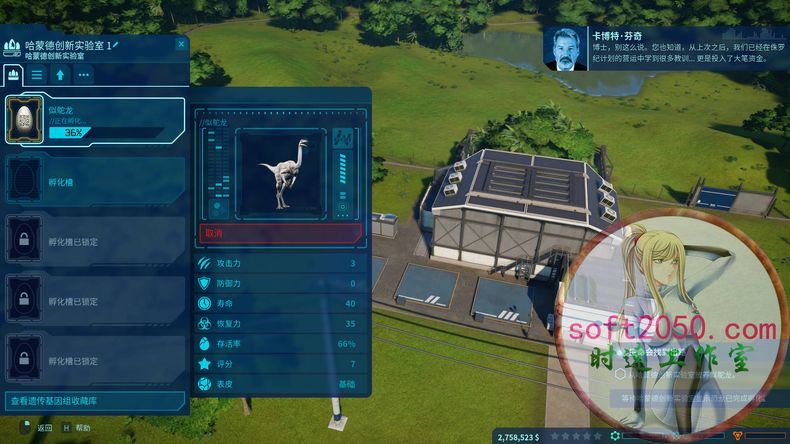This screenshot has width=790, height=444.
Task: Open the list-lines tab
Action: click(x=37, y=74)
